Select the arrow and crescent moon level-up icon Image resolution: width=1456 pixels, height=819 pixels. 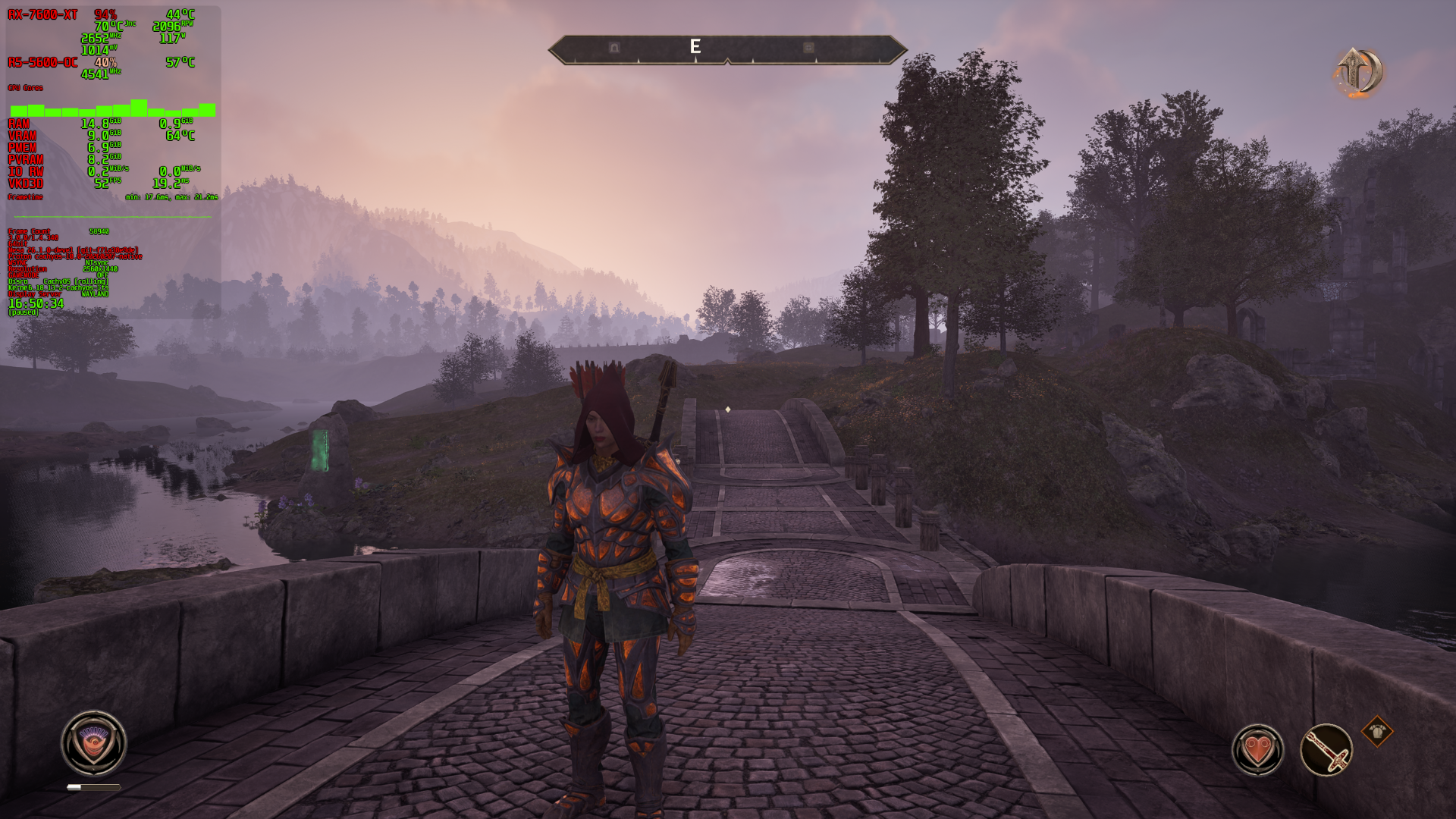point(1359,73)
